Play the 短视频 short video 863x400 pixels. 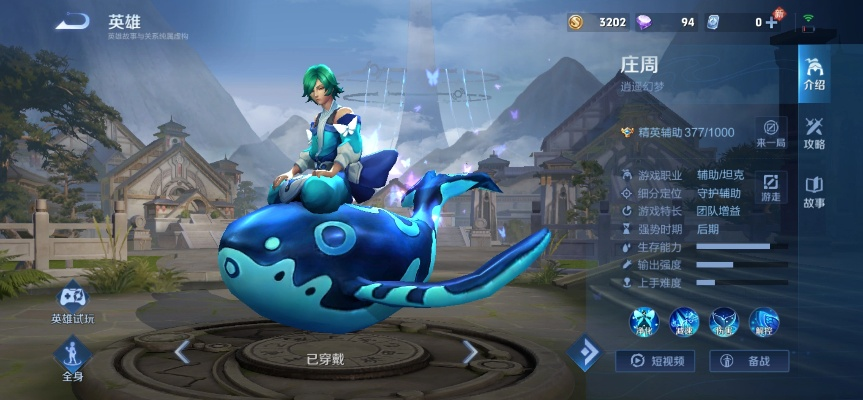[655, 361]
